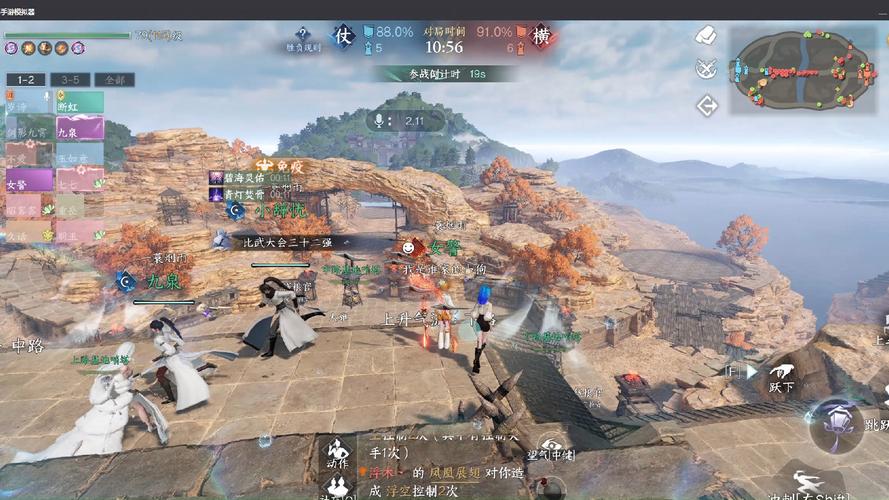Screen dimensions: 889x500
Task: Select teammate 九泉 in the roster
Action: [79, 128]
